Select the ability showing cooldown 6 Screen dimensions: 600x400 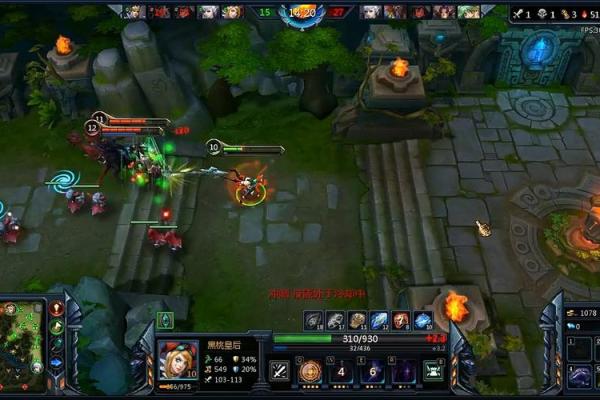(373, 372)
